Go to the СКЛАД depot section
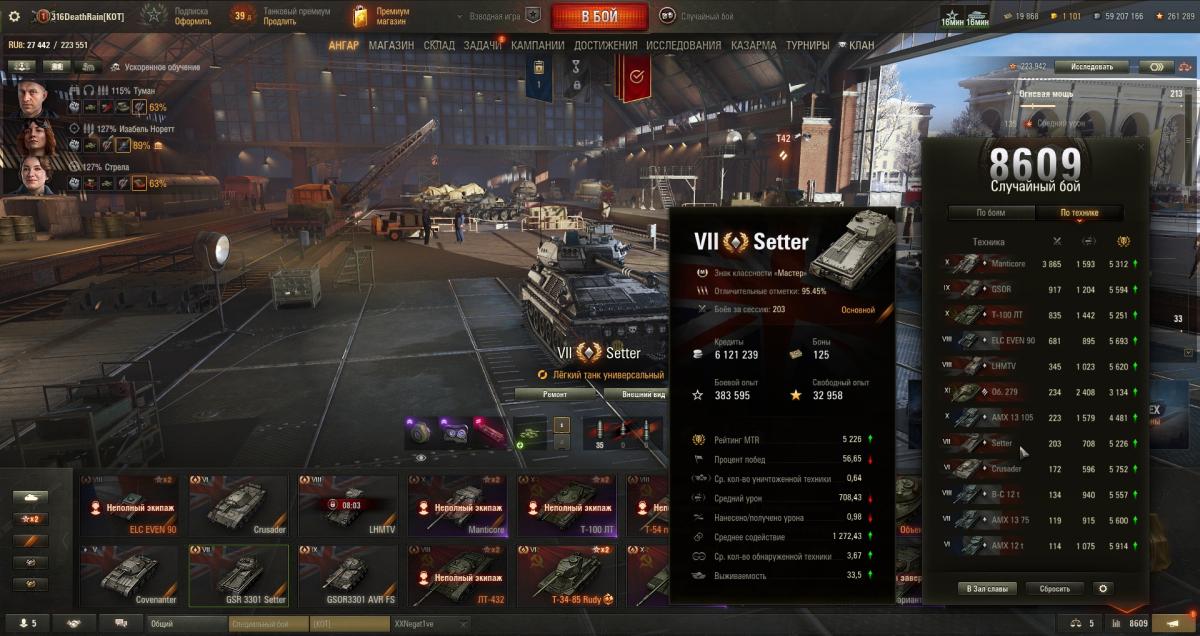The image size is (1200, 636). pyautogui.click(x=439, y=45)
